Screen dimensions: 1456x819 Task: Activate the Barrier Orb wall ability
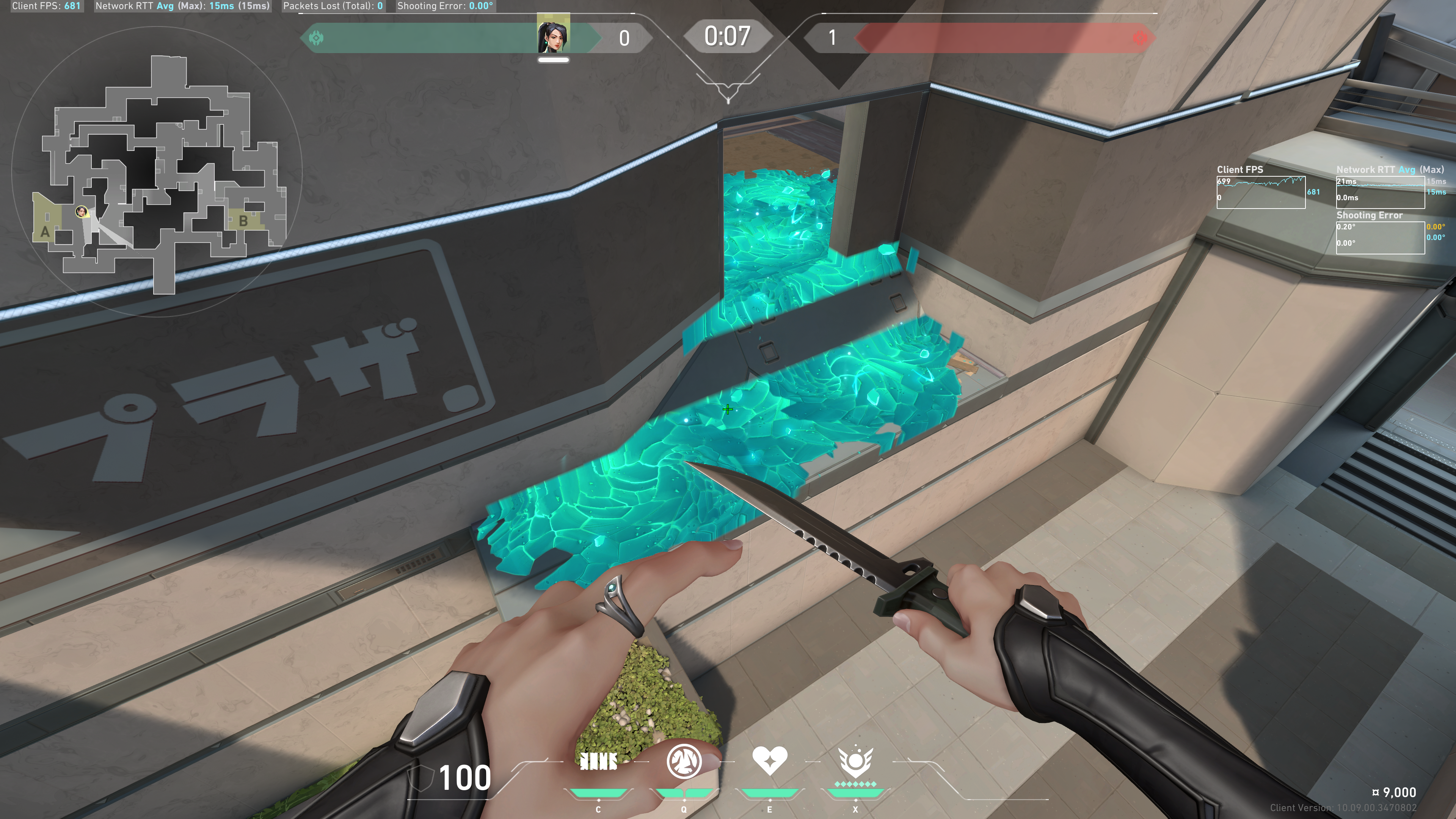point(598,762)
